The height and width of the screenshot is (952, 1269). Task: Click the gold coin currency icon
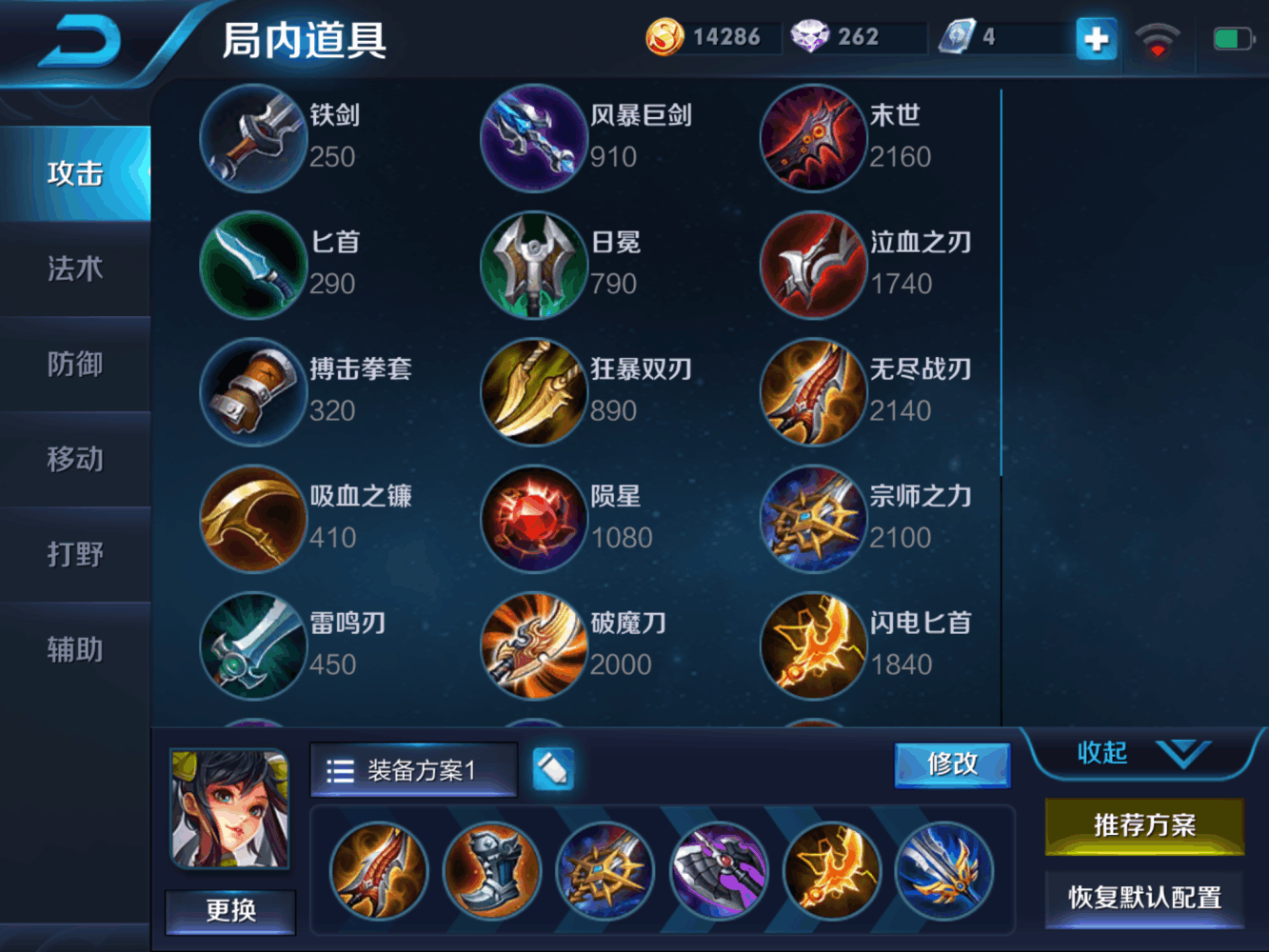(664, 36)
